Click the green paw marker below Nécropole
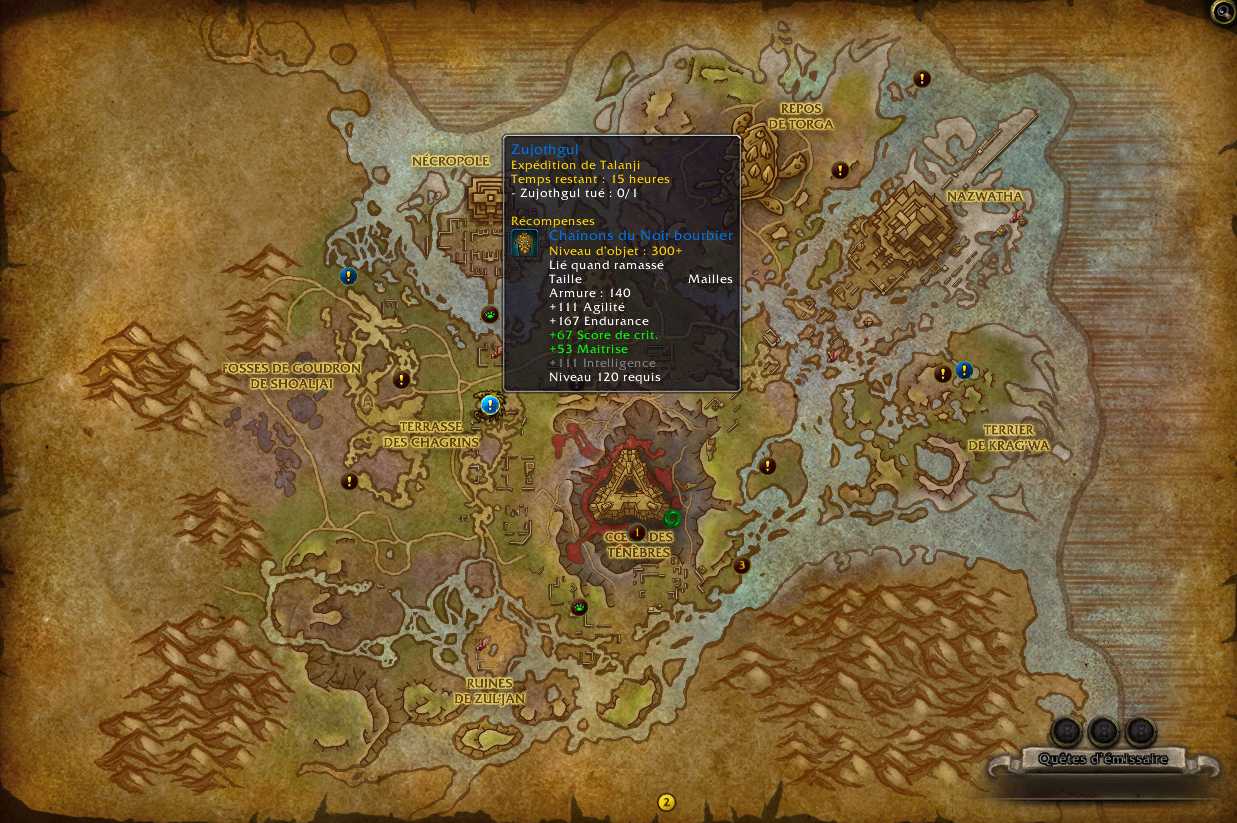1237x823 pixels. click(x=490, y=315)
